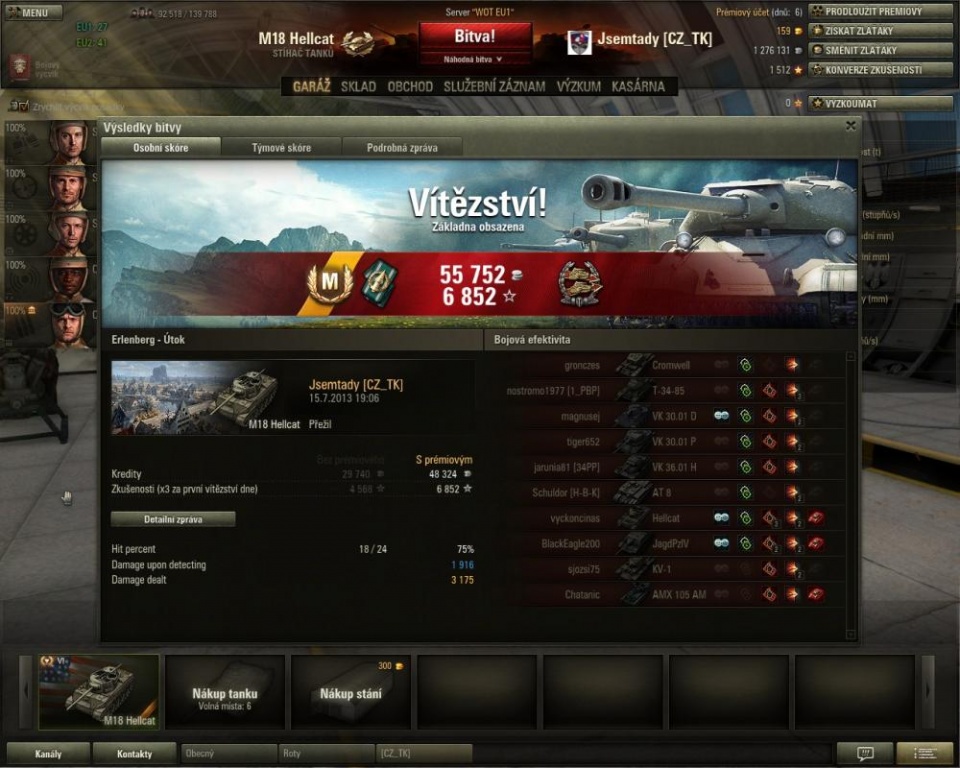Open KONVERZE ZKUŠENOSTÍ
960x768 pixels.
pos(880,70)
